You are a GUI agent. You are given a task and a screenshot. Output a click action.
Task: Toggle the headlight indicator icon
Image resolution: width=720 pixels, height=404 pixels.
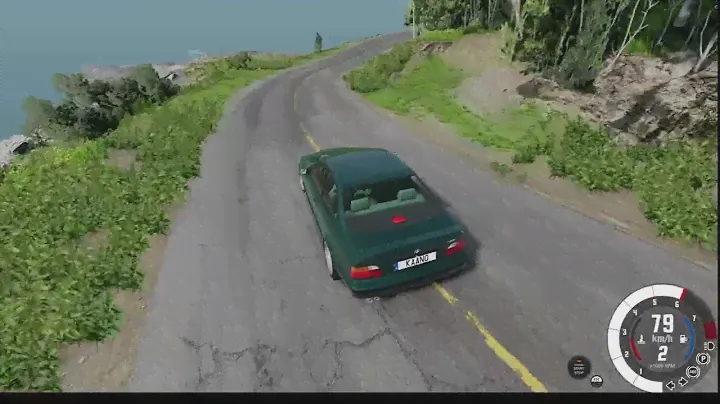(709, 346)
